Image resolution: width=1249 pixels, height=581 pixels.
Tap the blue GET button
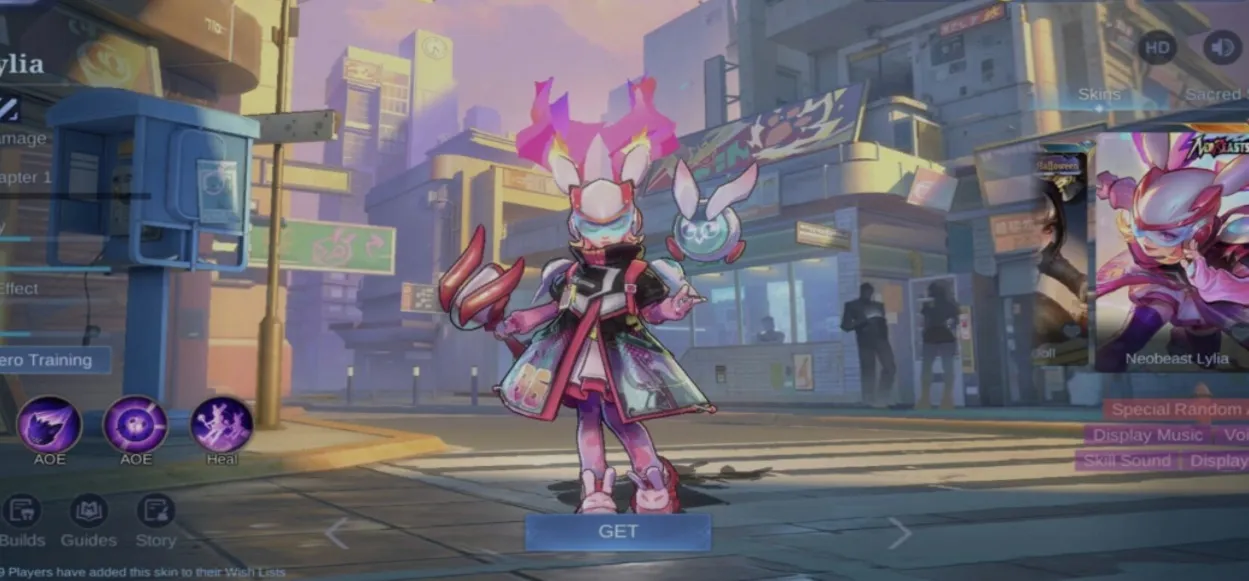[617, 532]
